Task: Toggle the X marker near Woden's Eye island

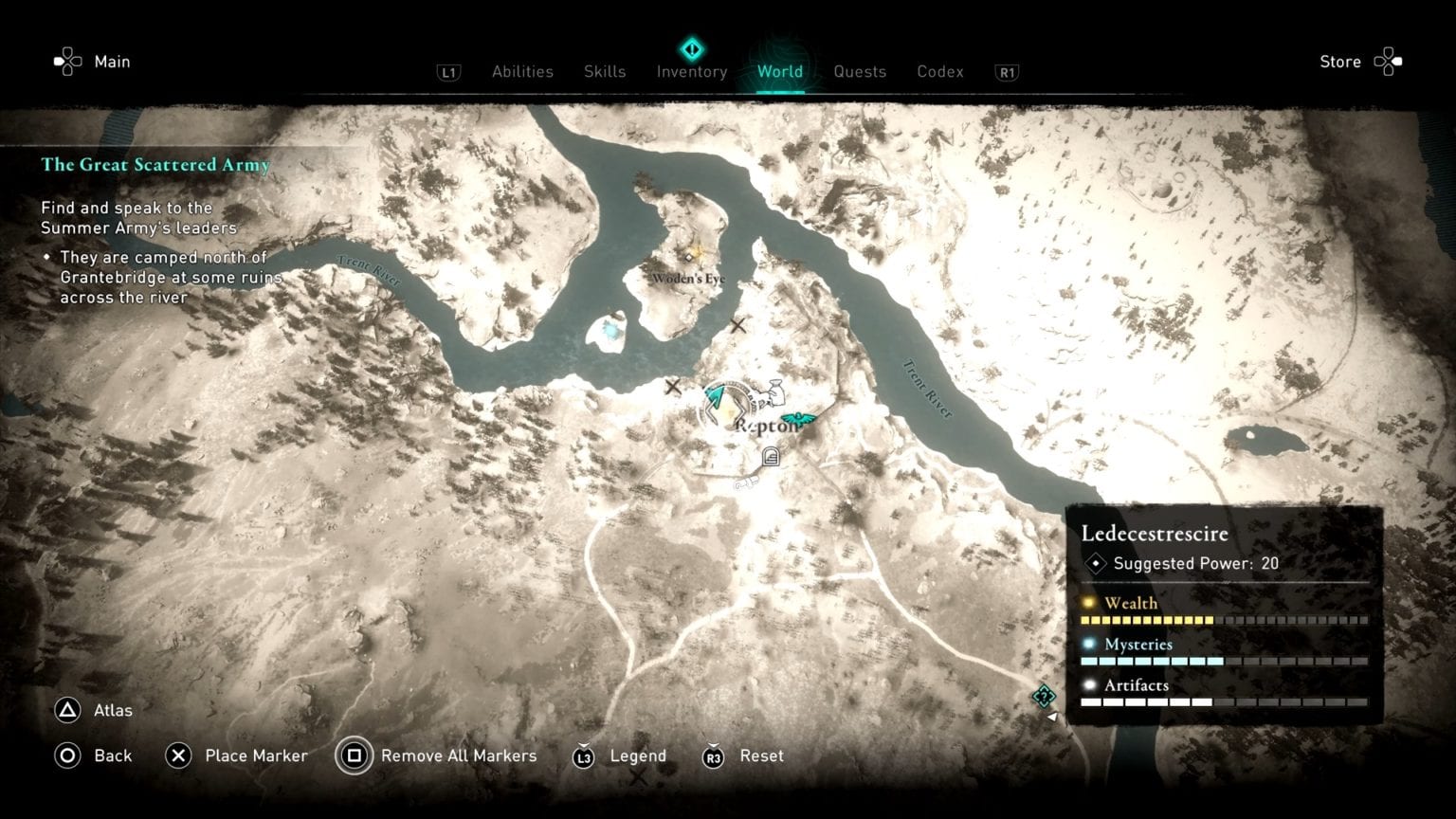Action: [738, 324]
